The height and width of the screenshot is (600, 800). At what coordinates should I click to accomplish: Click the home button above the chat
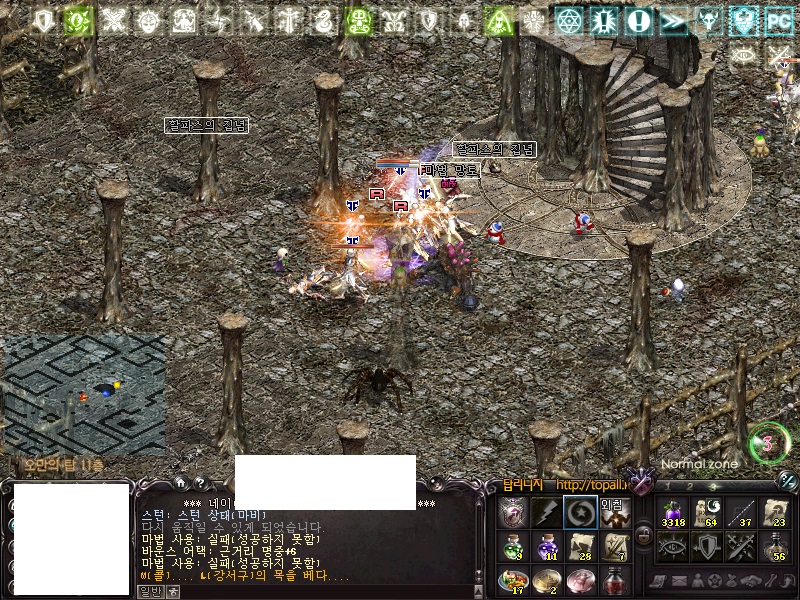[181, 483]
